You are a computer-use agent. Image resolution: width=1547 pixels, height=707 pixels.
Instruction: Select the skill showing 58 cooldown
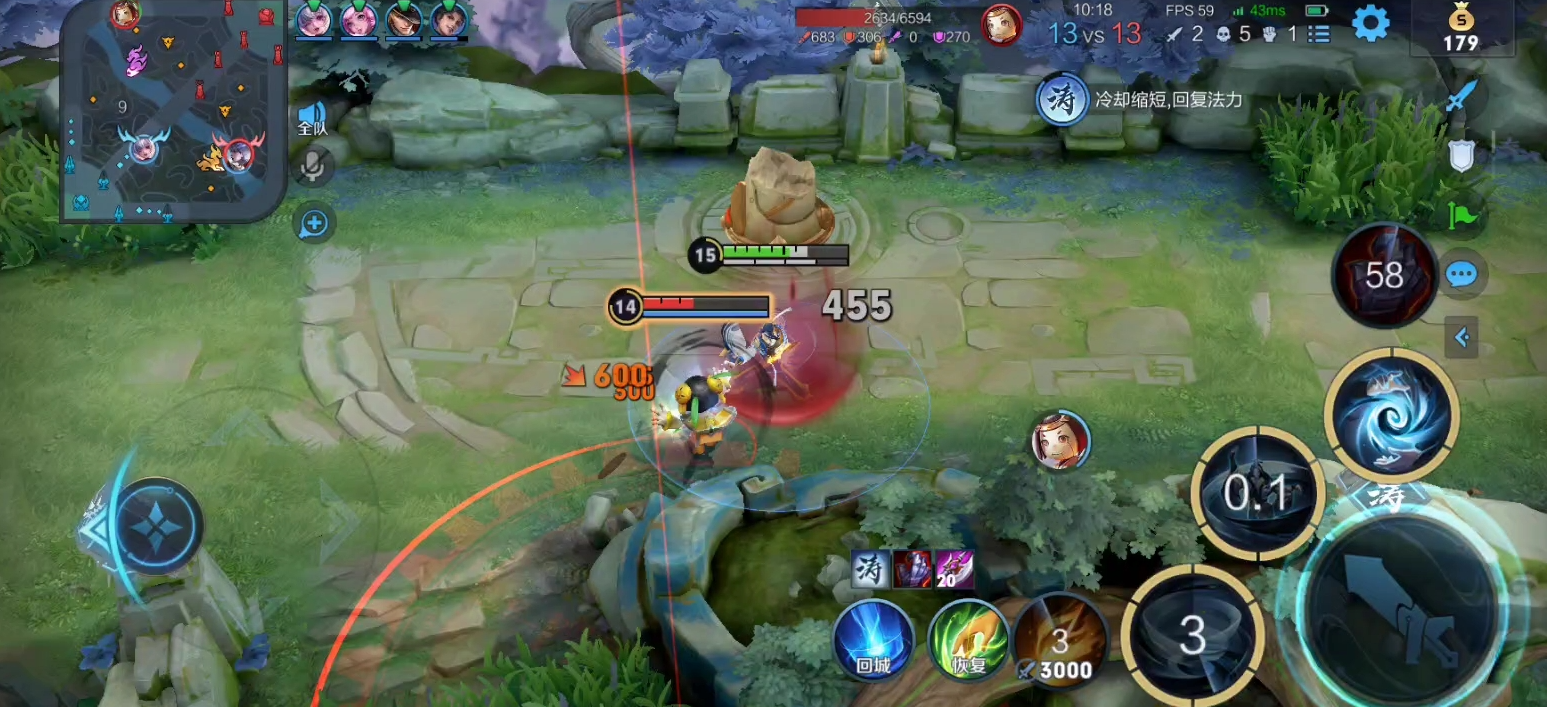tap(1384, 275)
